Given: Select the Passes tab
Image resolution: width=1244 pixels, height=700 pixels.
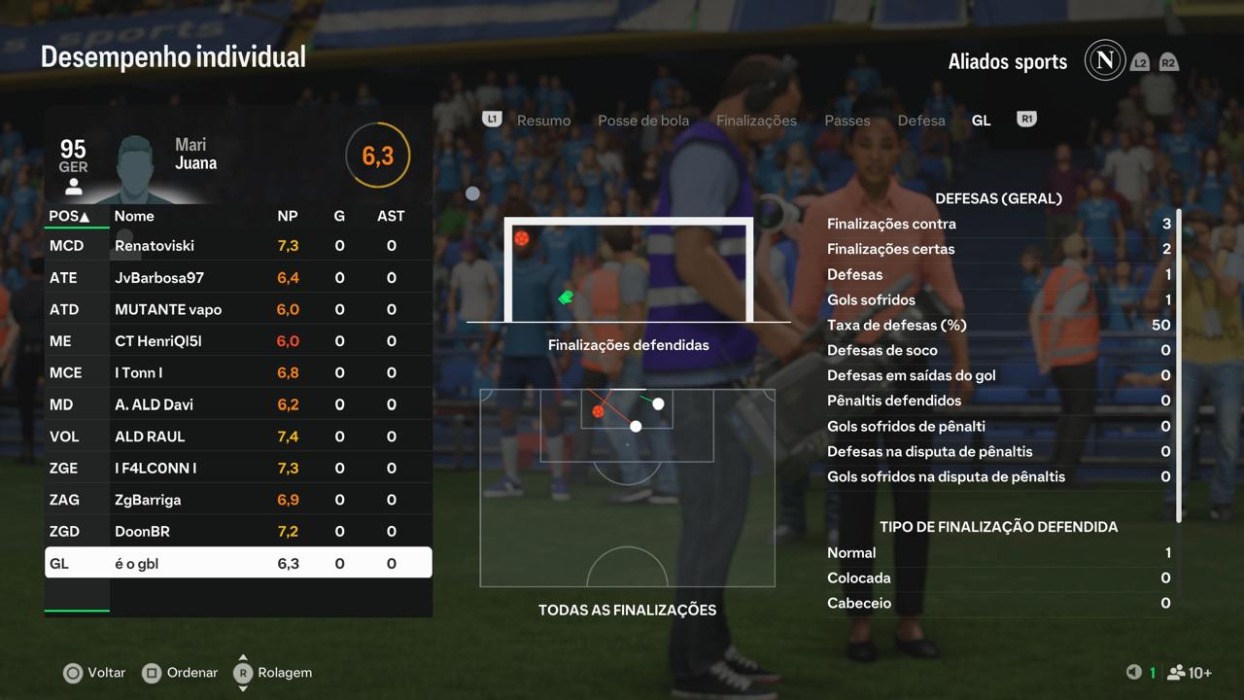Looking at the screenshot, I should pyautogui.click(x=847, y=120).
